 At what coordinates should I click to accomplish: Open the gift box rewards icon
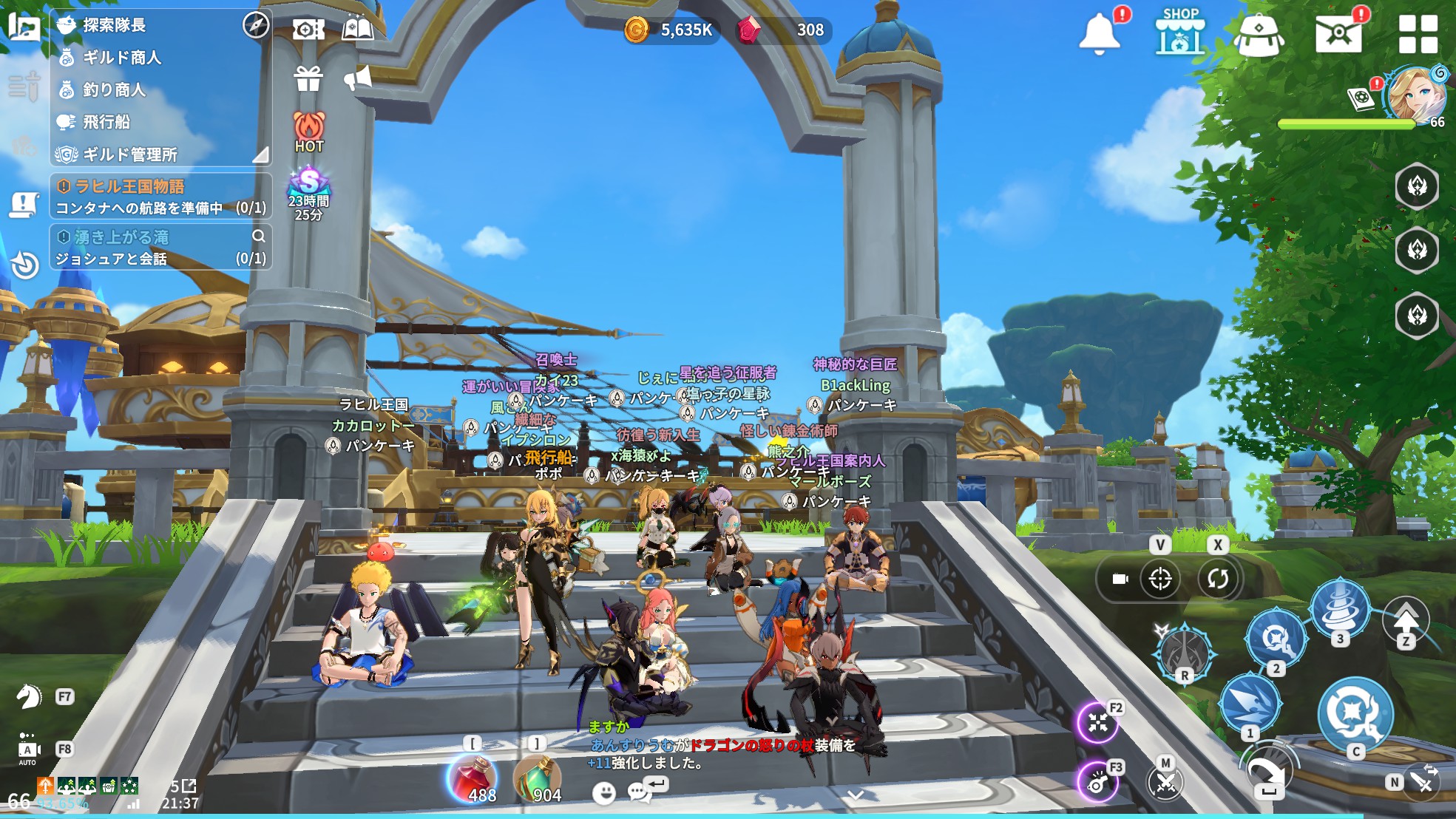pos(308,78)
